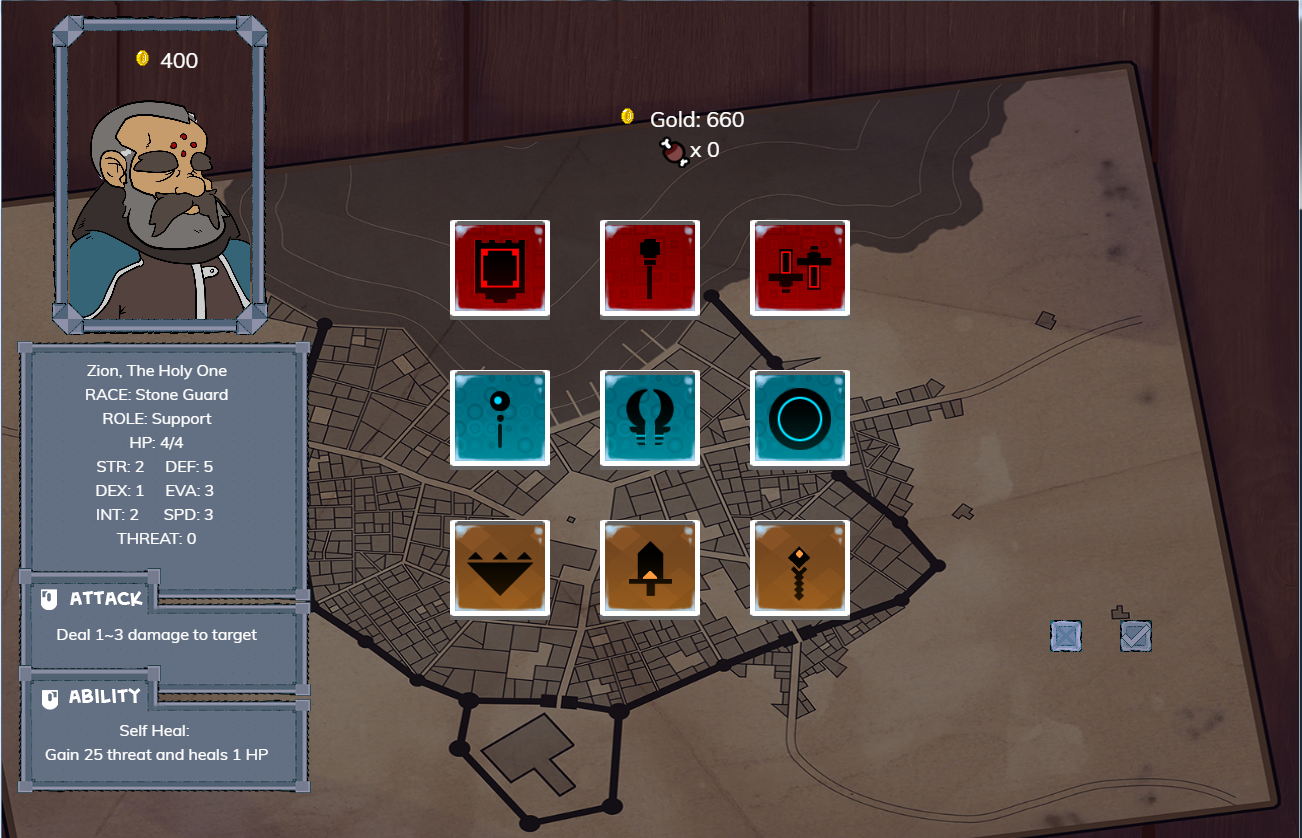Open the ABILITY info panel header
The width and height of the screenshot is (1302, 838).
tap(93, 697)
